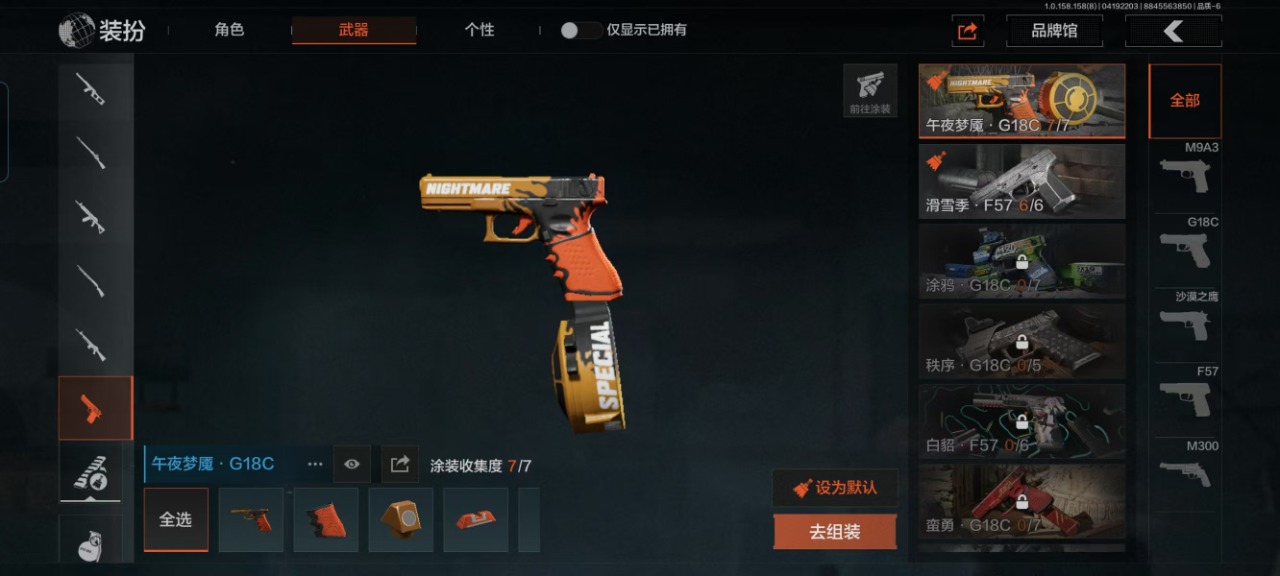
Task: Select all parts with 全选
Action: [175, 520]
